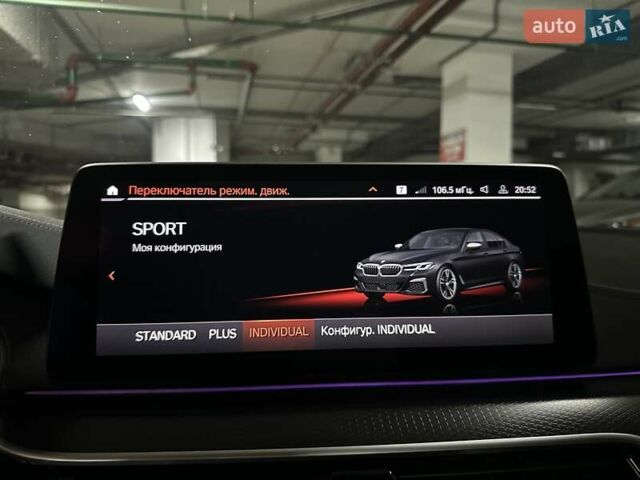Image resolution: width=640 pixels, height=480 pixels.
Task: Choose the INDIVIDUAL sport mode
Action: tap(278, 332)
